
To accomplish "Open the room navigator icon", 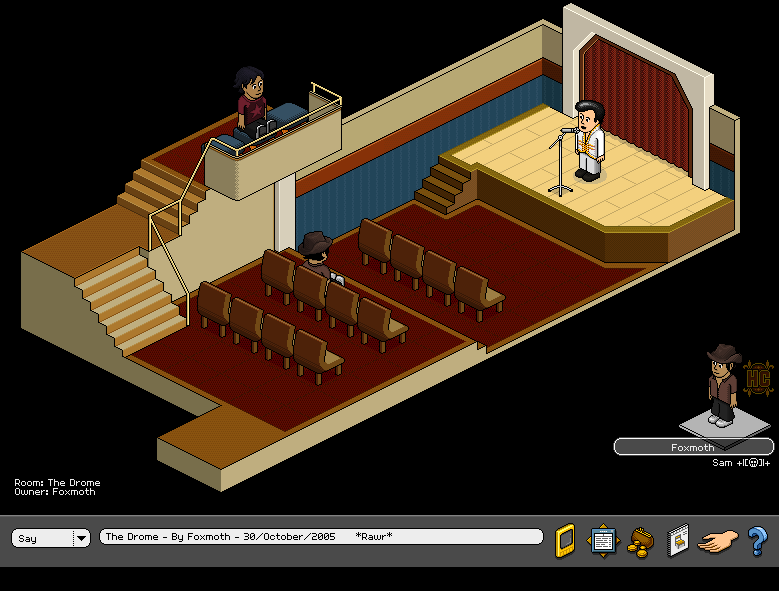I will click(603, 540).
